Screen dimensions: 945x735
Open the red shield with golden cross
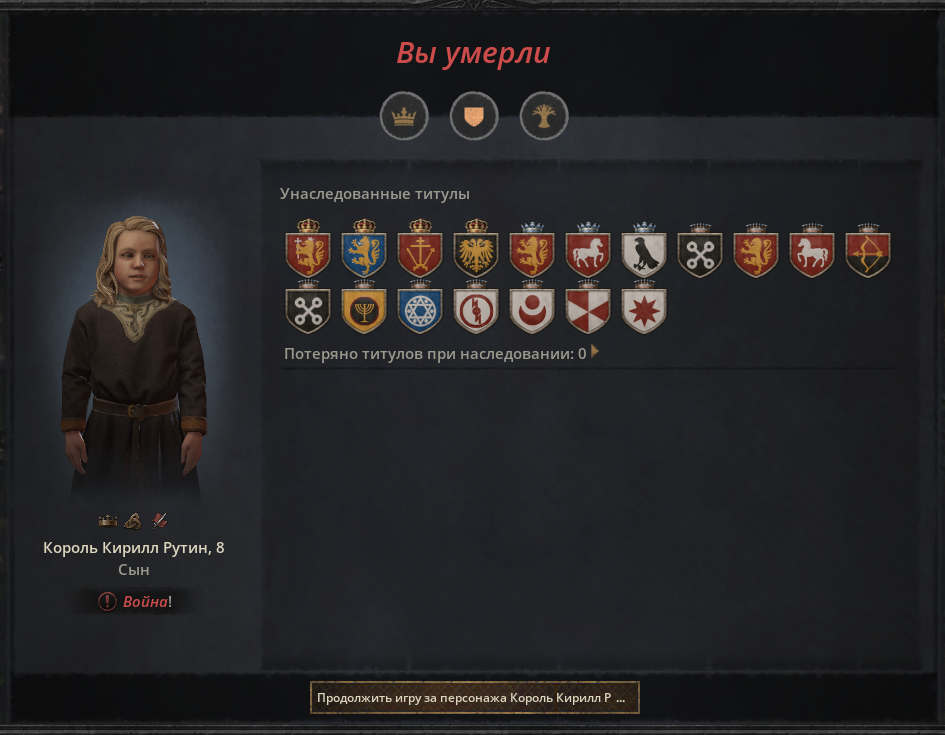pos(420,254)
